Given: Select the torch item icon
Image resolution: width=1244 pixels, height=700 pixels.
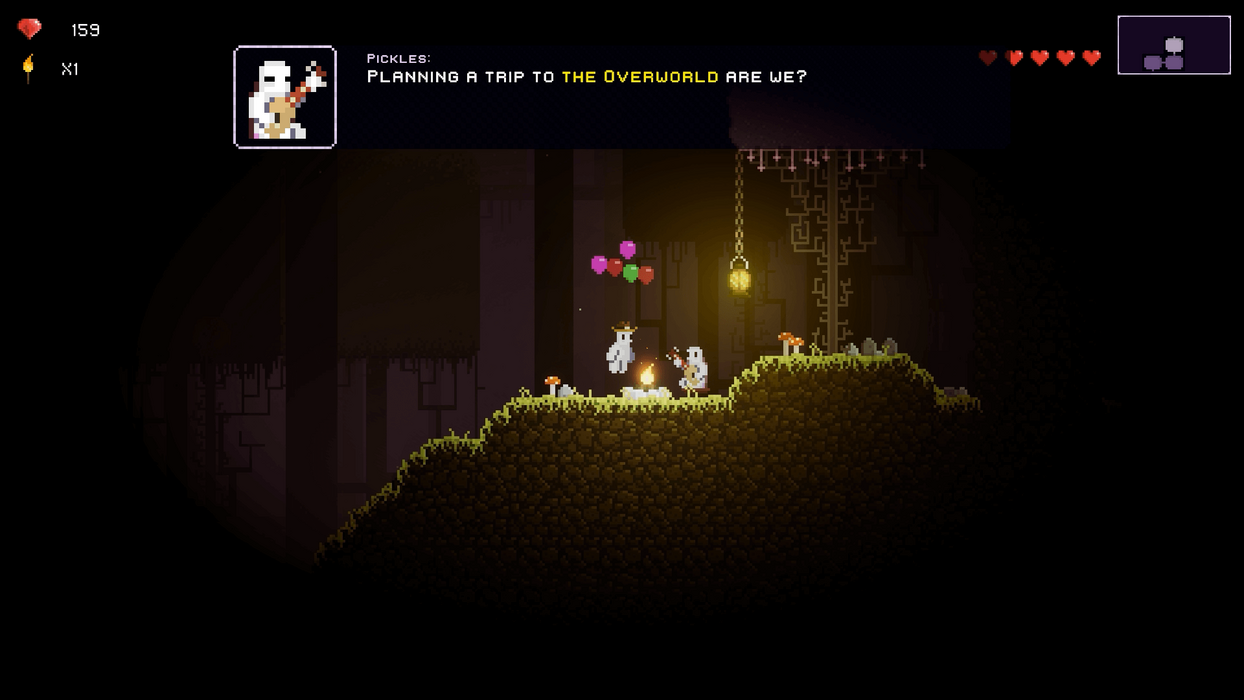Looking at the screenshot, I should tap(28, 68).
